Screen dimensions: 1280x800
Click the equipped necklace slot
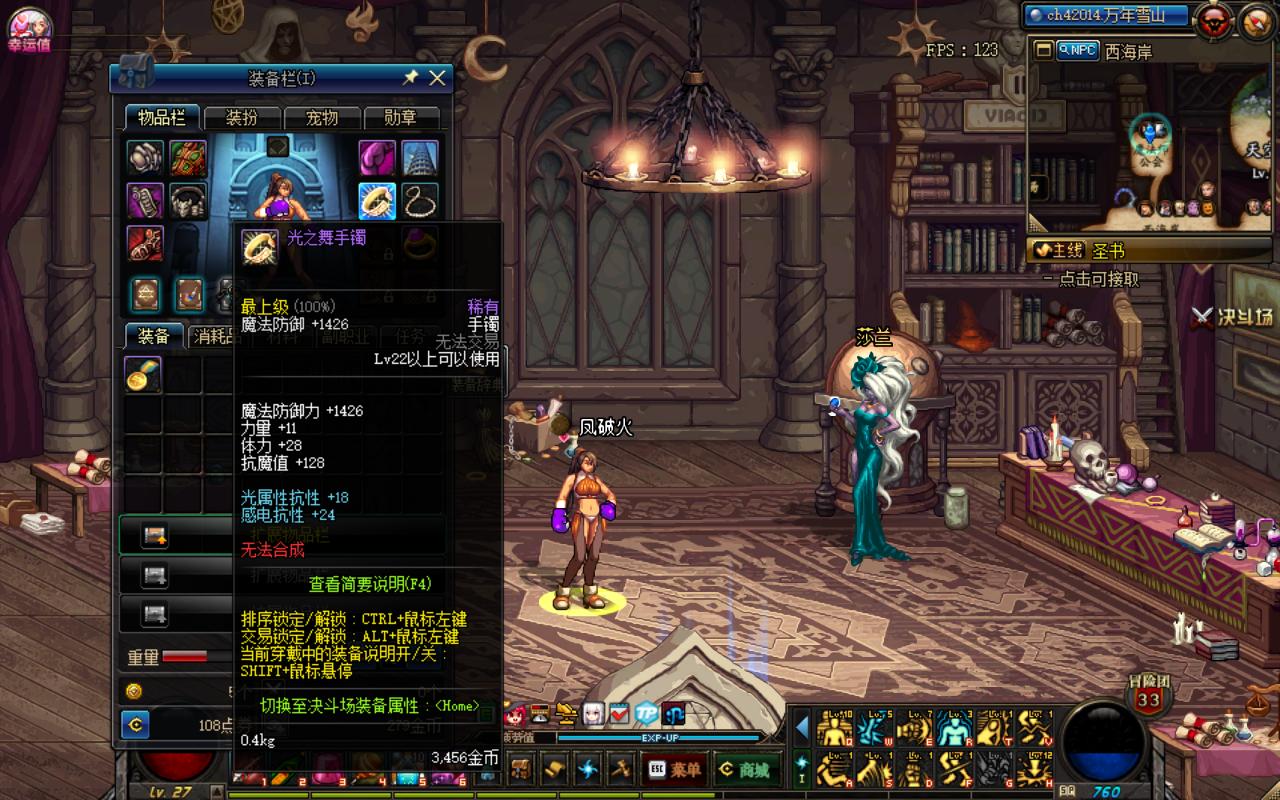[420, 200]
